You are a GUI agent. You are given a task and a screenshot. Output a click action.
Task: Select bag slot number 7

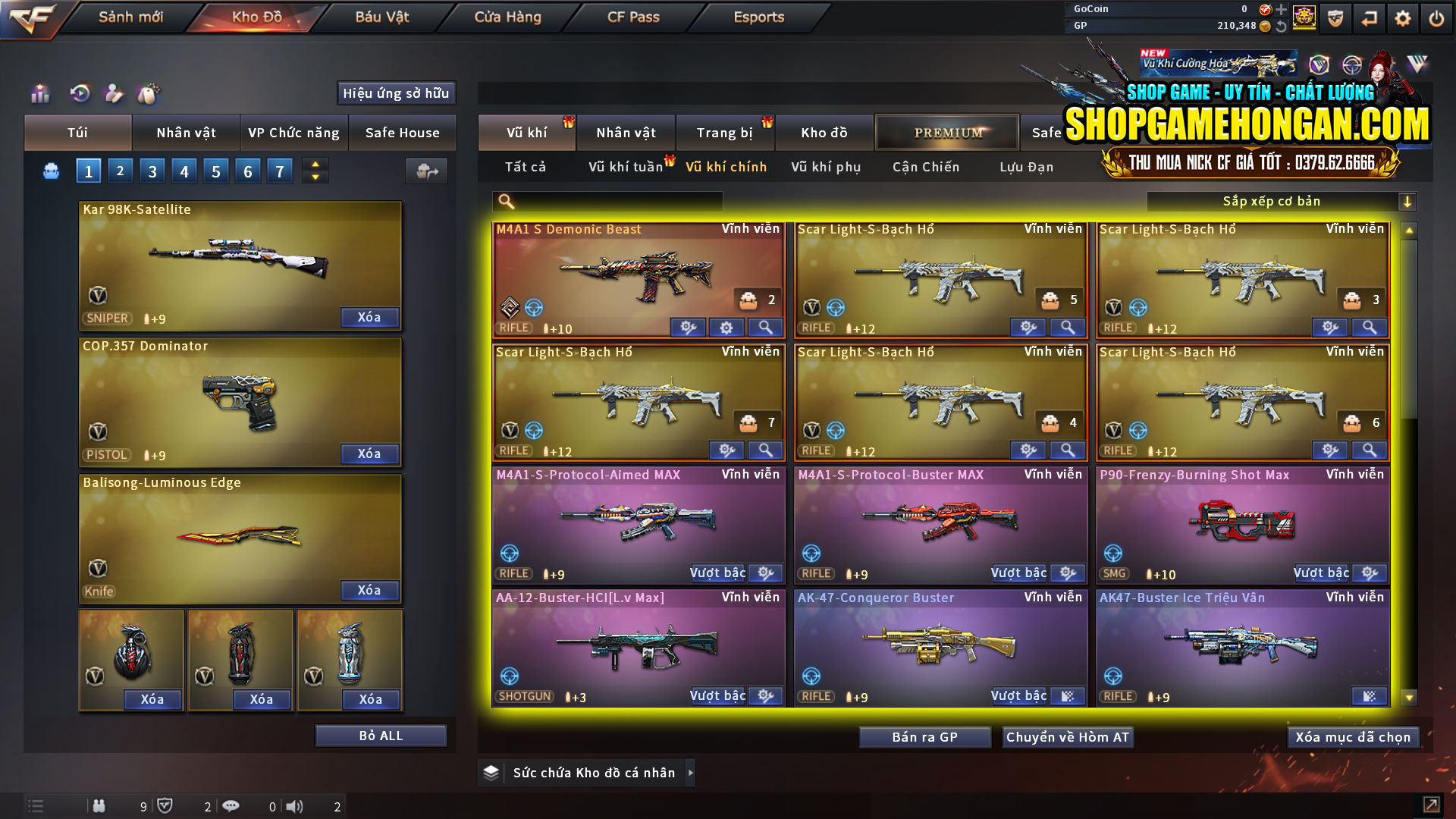[x=279, y=171]
